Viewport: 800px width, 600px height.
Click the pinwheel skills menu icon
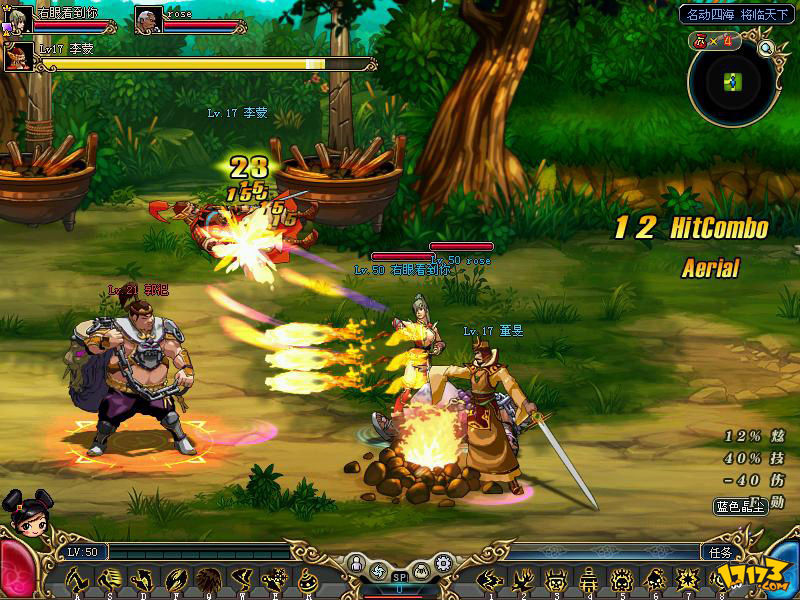tap(378, 569)
